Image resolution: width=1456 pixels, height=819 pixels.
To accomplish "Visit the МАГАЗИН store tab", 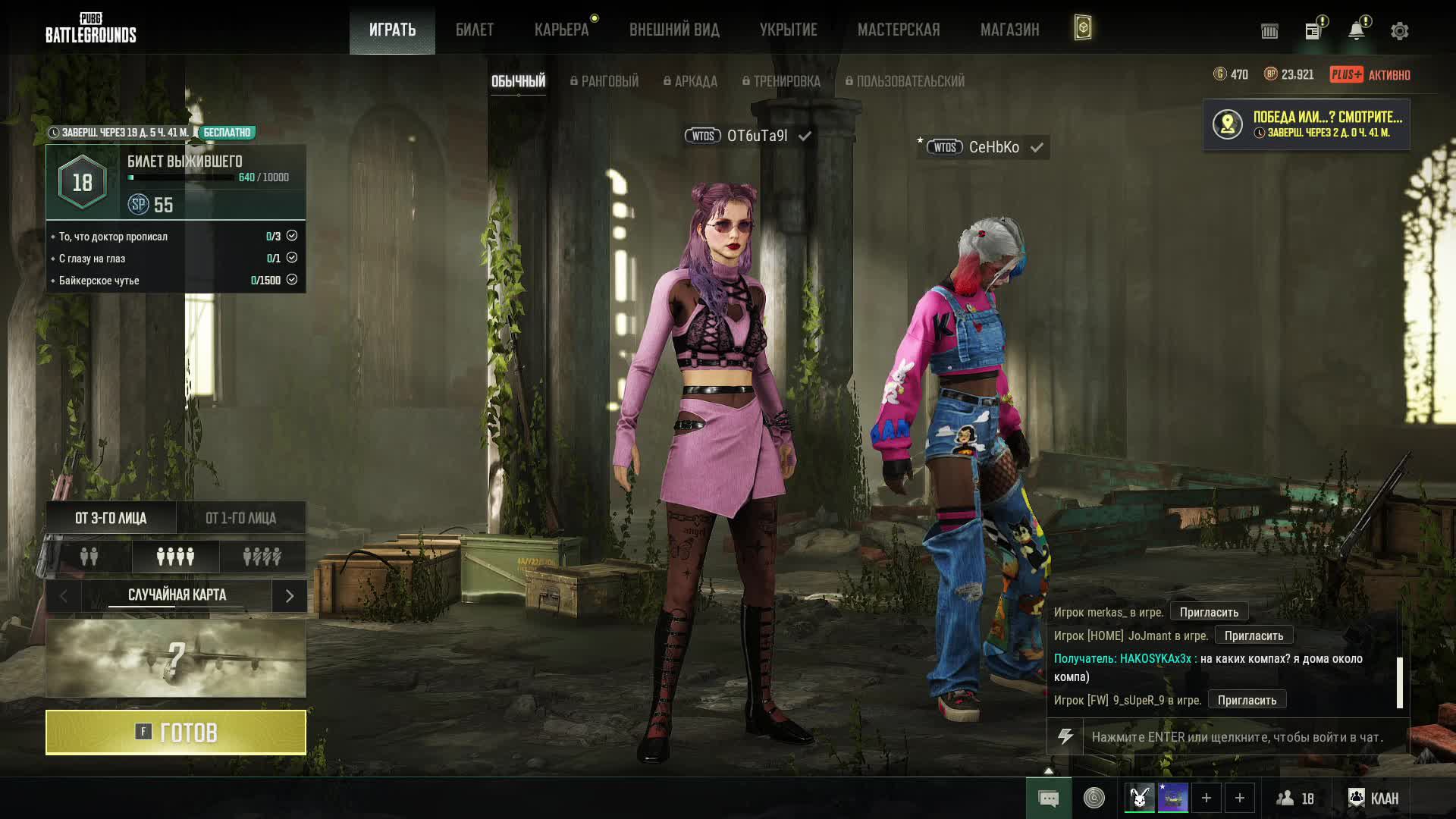I will pyautogui.click(x=1009, y=30).
